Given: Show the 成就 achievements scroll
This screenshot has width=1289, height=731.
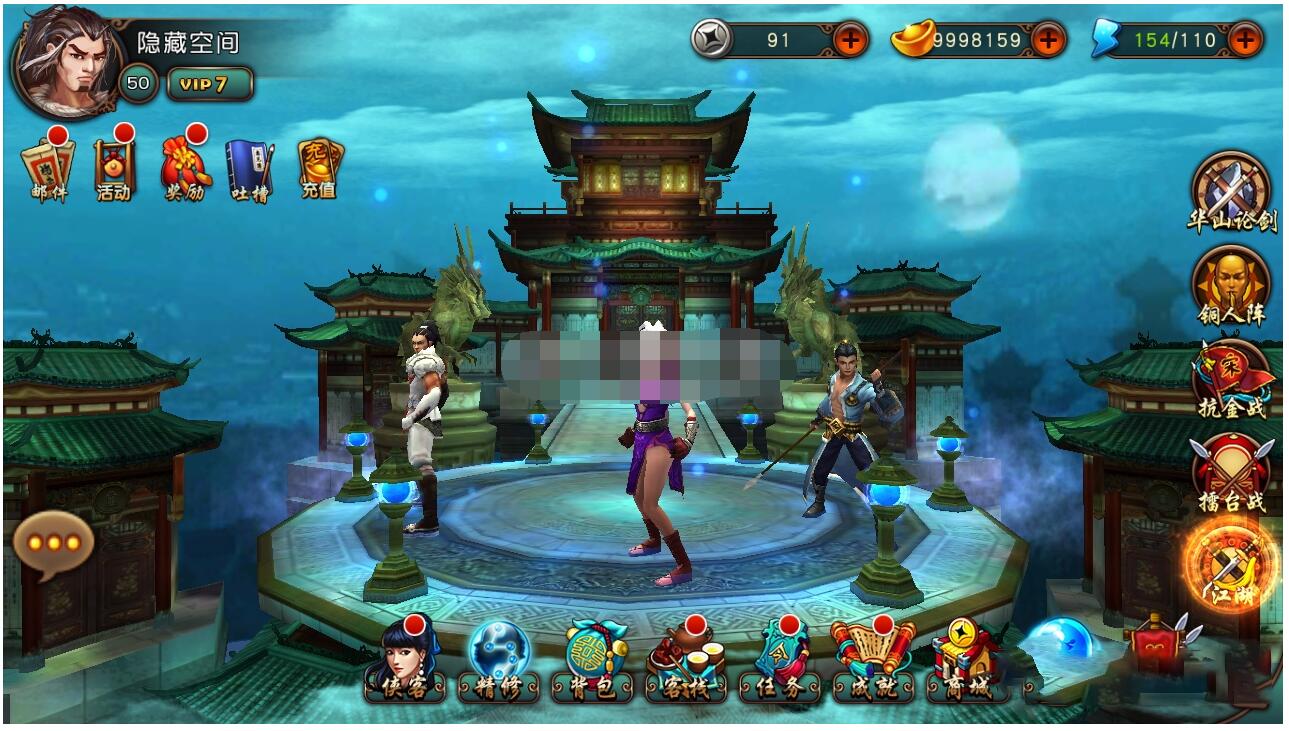Looking at the screenshot, I should pos(872,662).
